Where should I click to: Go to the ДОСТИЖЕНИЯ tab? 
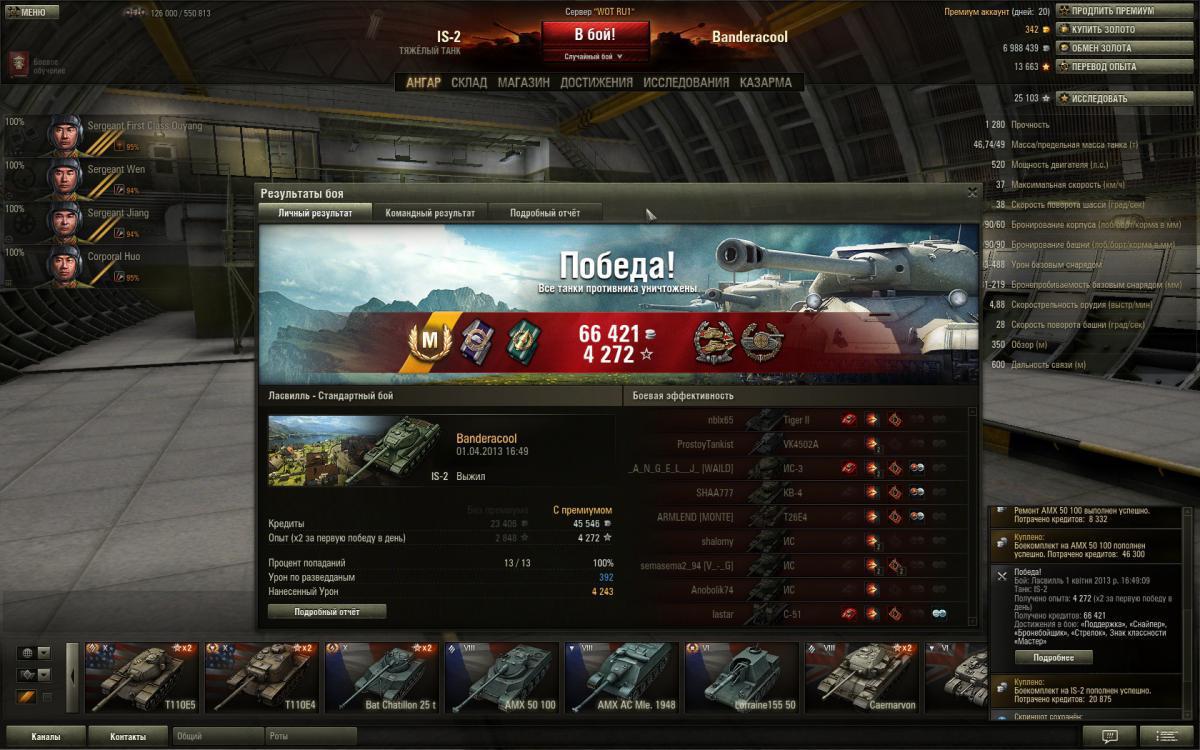pyautogui.click(x=596, y=83)
